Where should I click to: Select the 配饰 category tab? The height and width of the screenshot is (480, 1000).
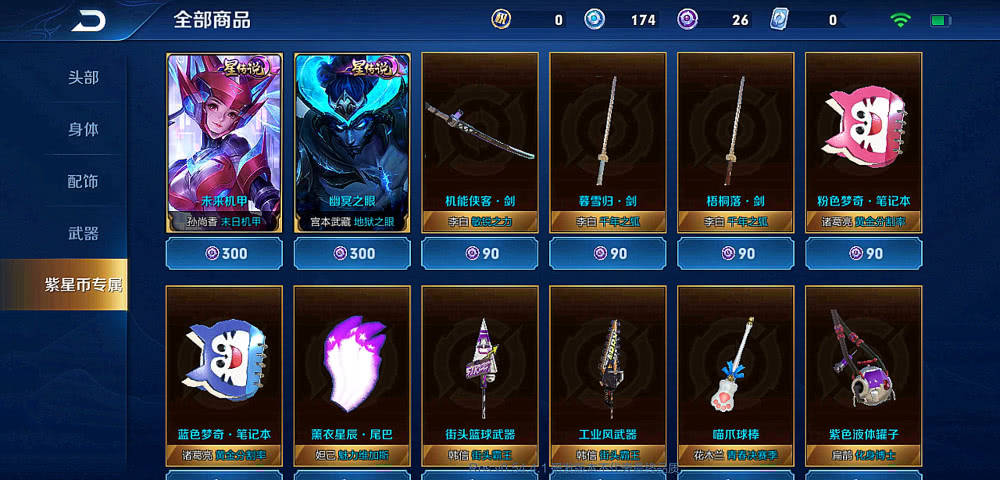click(x=83, y=182)
